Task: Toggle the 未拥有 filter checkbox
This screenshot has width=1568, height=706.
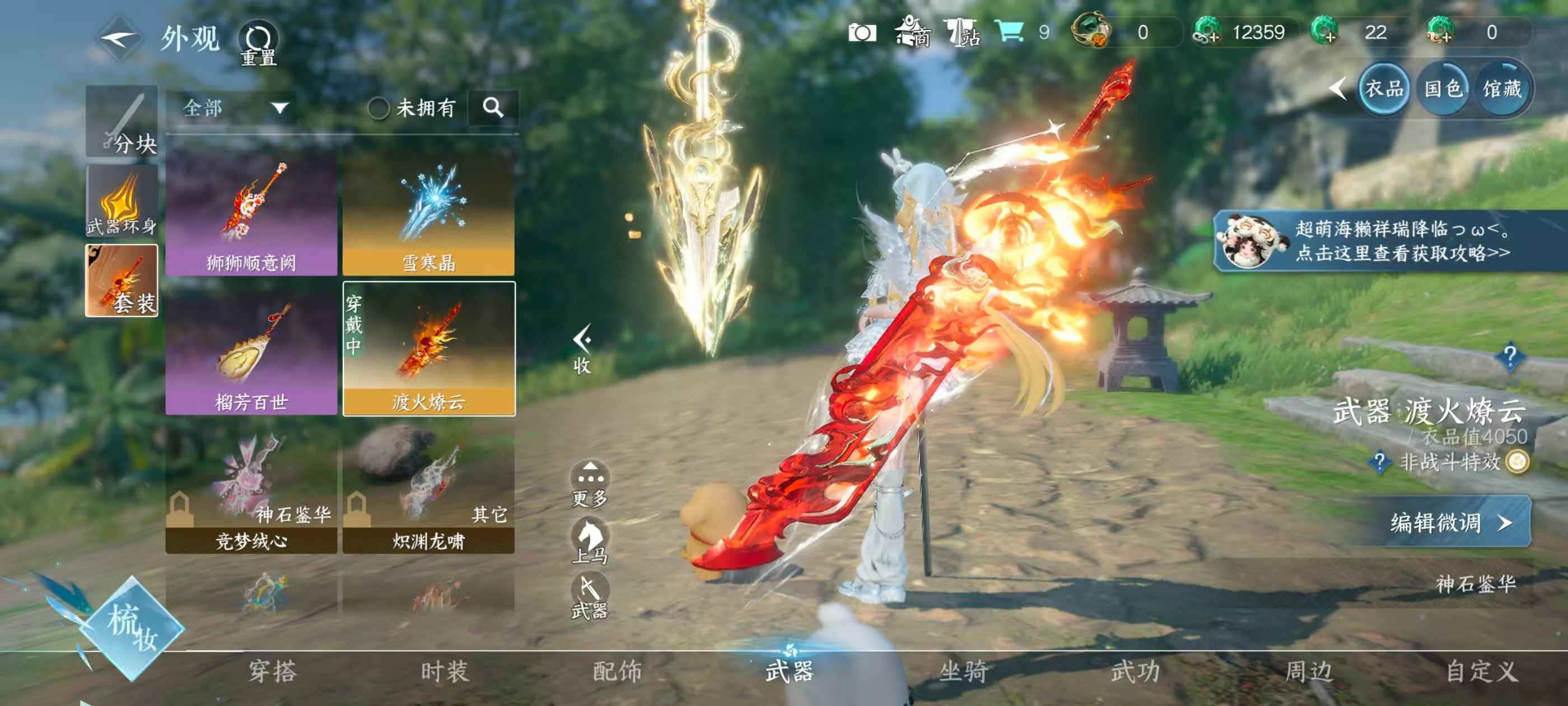Action: tap(378, 109)
